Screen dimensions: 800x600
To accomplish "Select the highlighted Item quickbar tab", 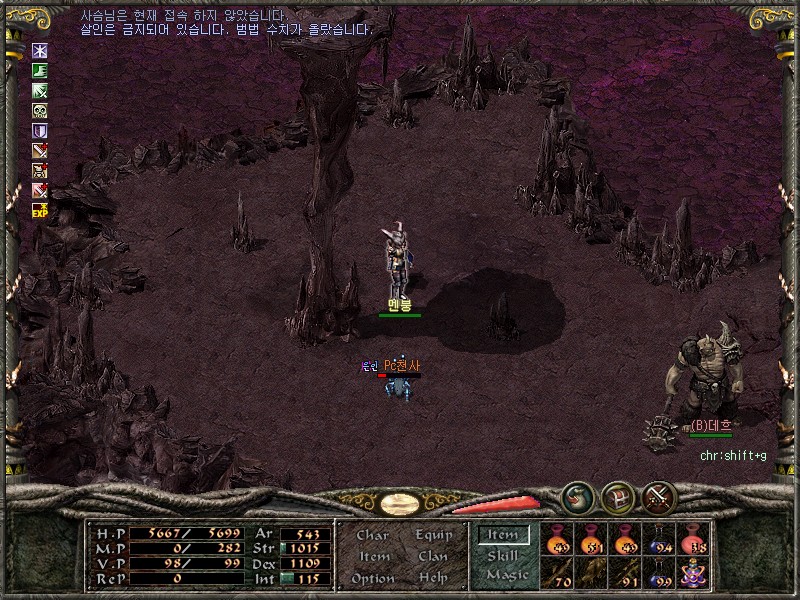I will point(503,535).
